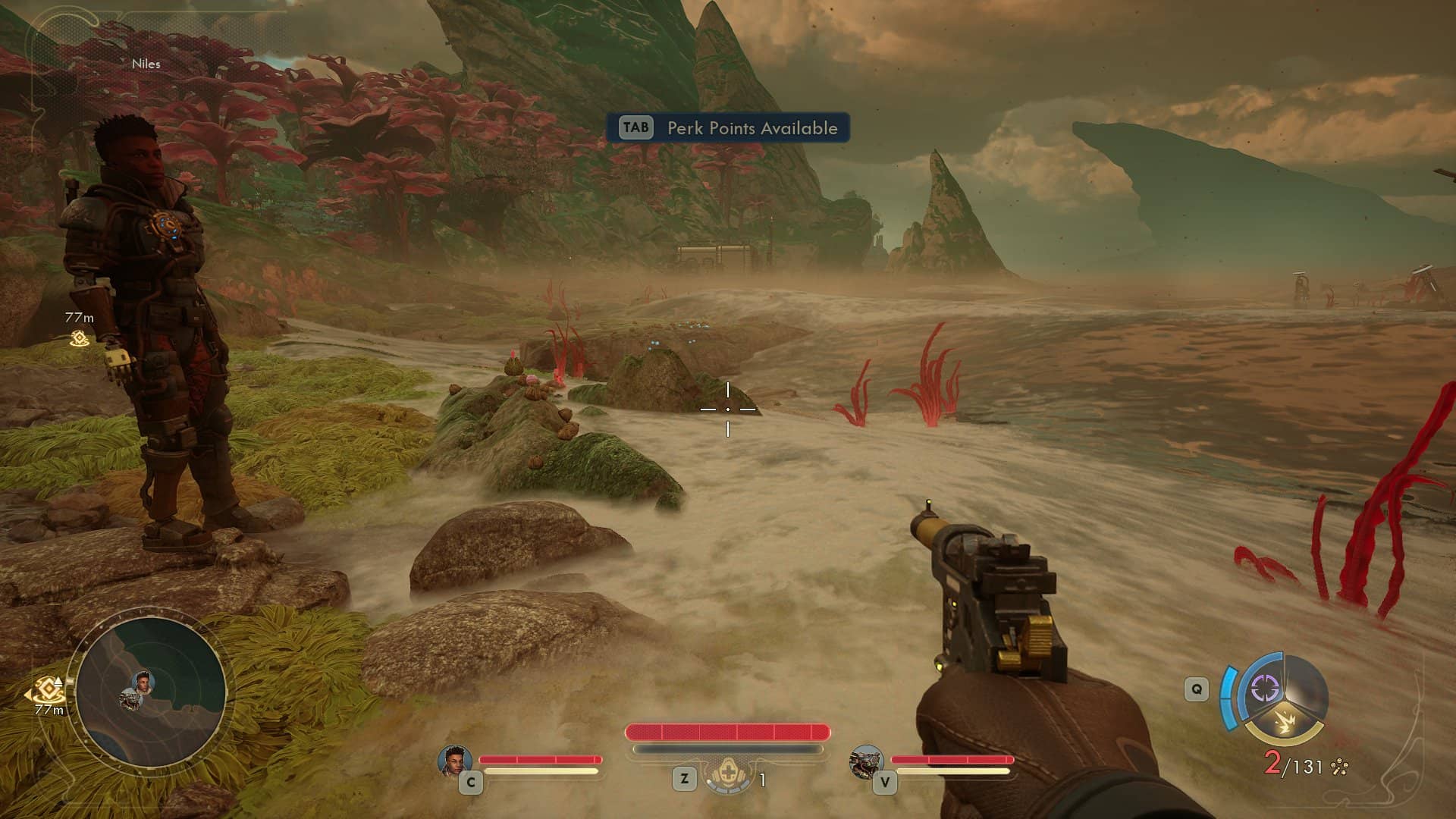Click the circular minimap

[150, 692]
